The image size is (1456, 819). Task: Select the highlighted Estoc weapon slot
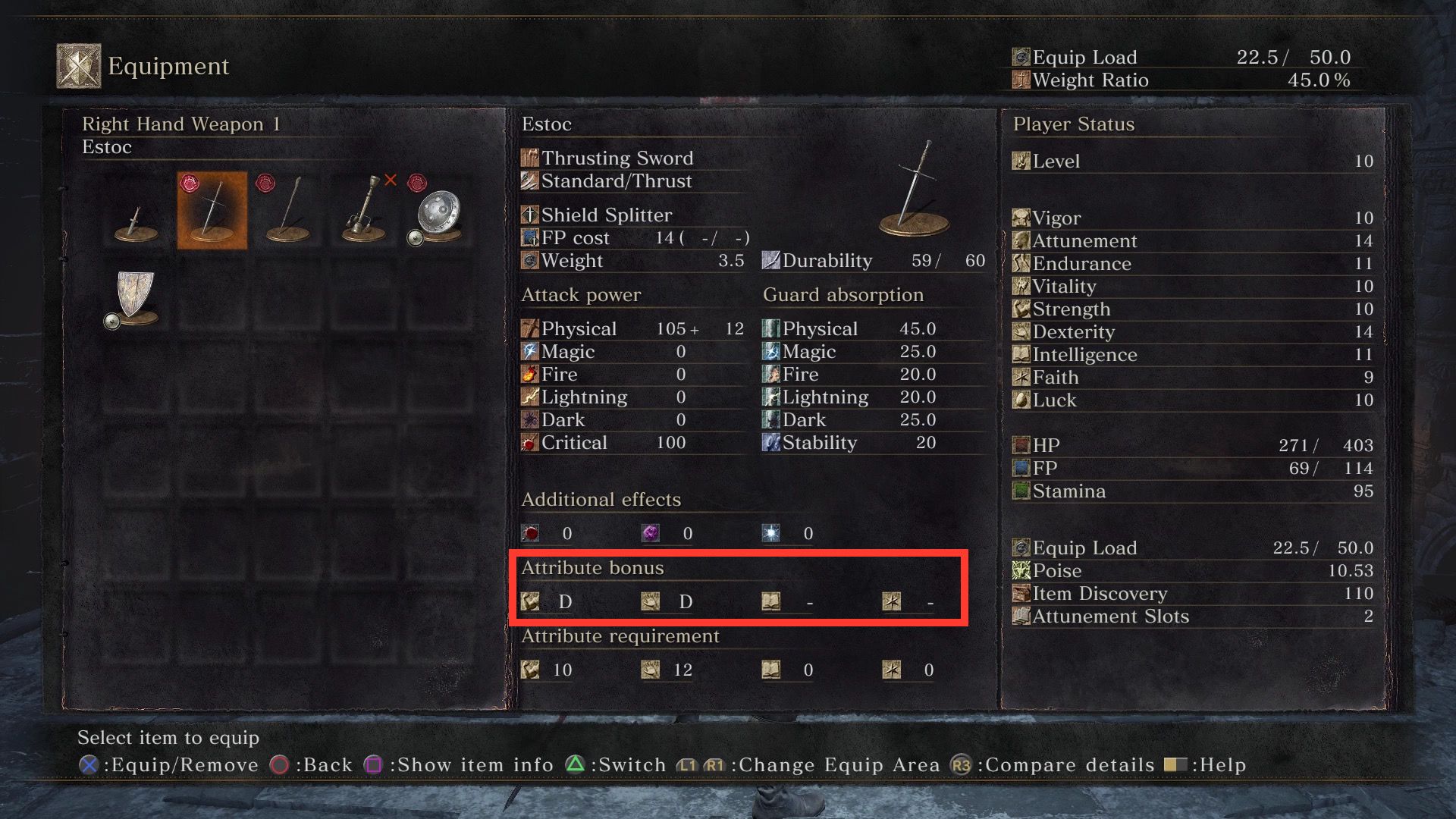tap(212, 211)
